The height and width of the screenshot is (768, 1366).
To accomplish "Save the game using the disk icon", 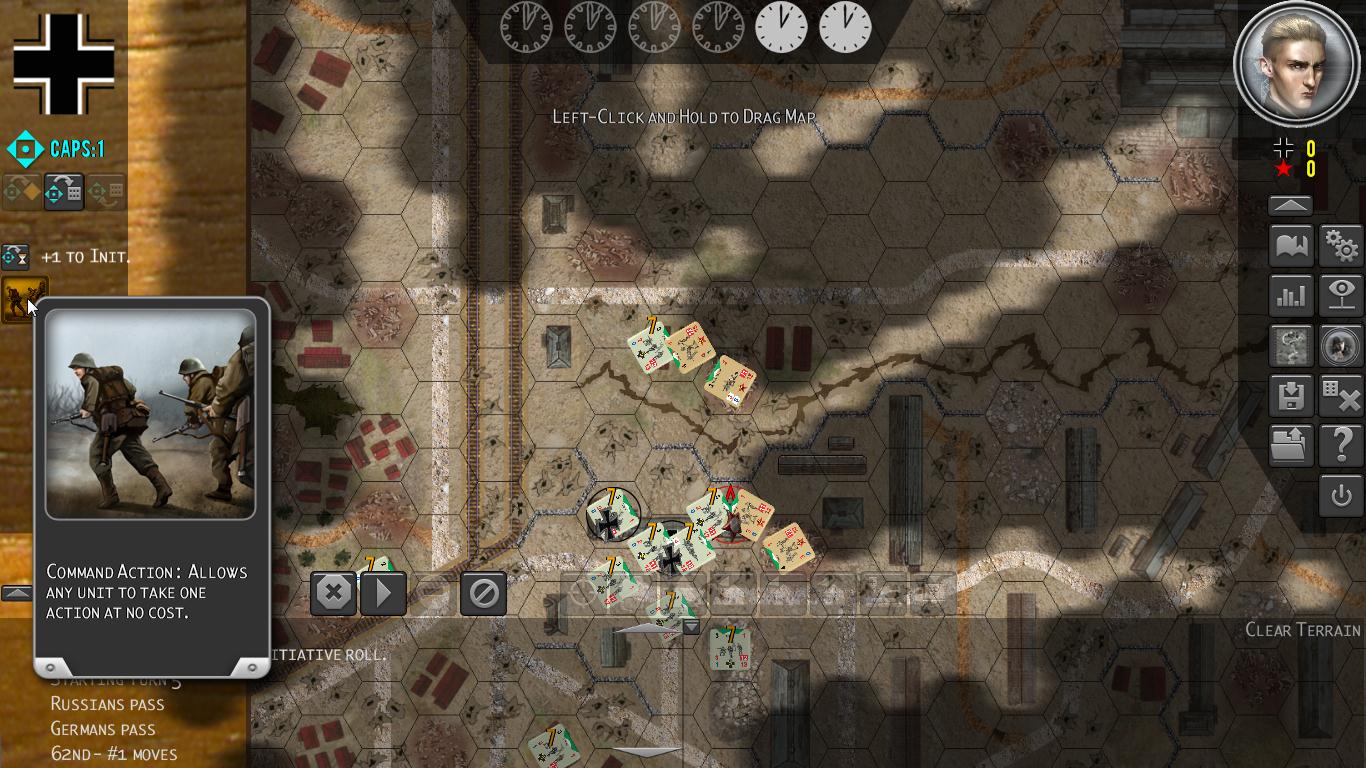I will point(1291,395).
